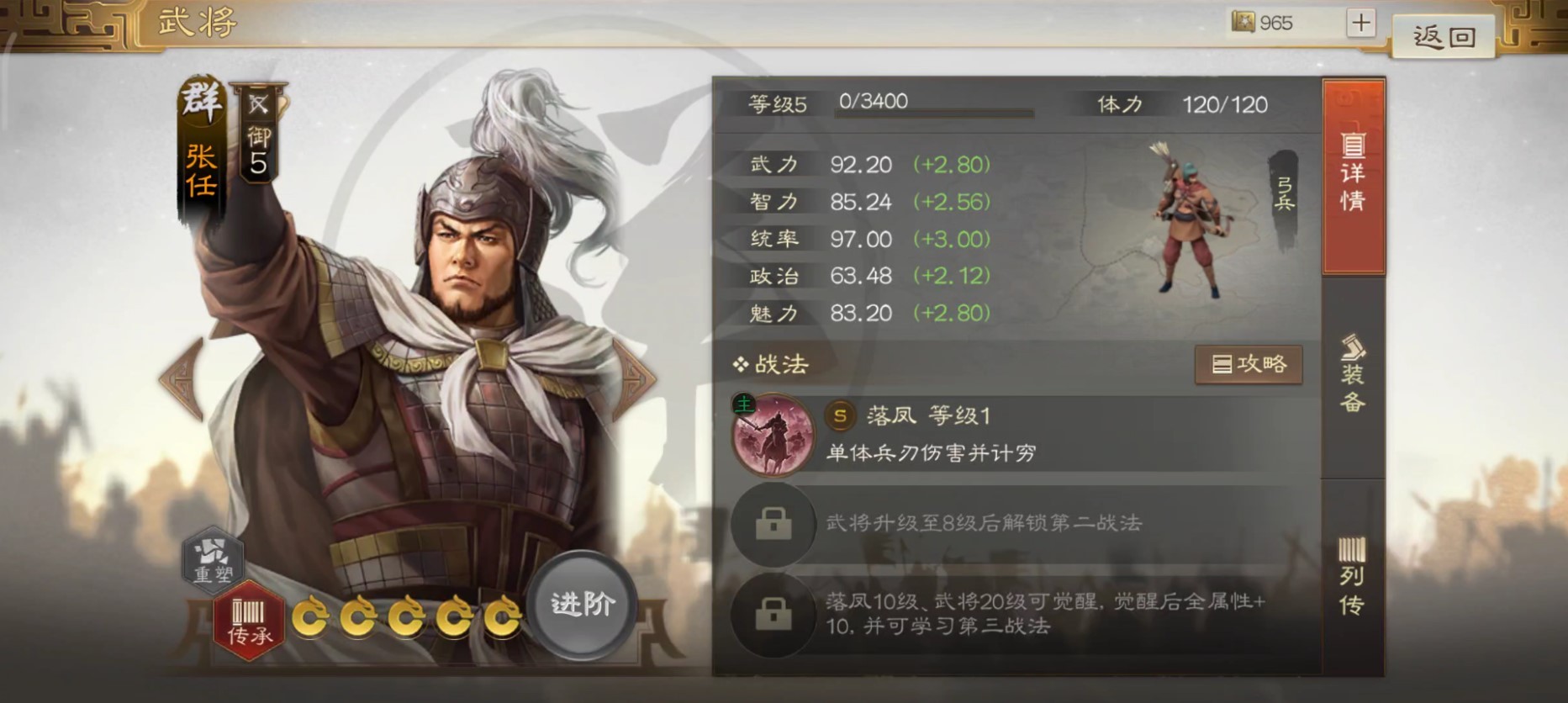Viewport: 1568px width, 703px height.
Task: Click the first dragon token icon
Action: (x=311, y=616)
